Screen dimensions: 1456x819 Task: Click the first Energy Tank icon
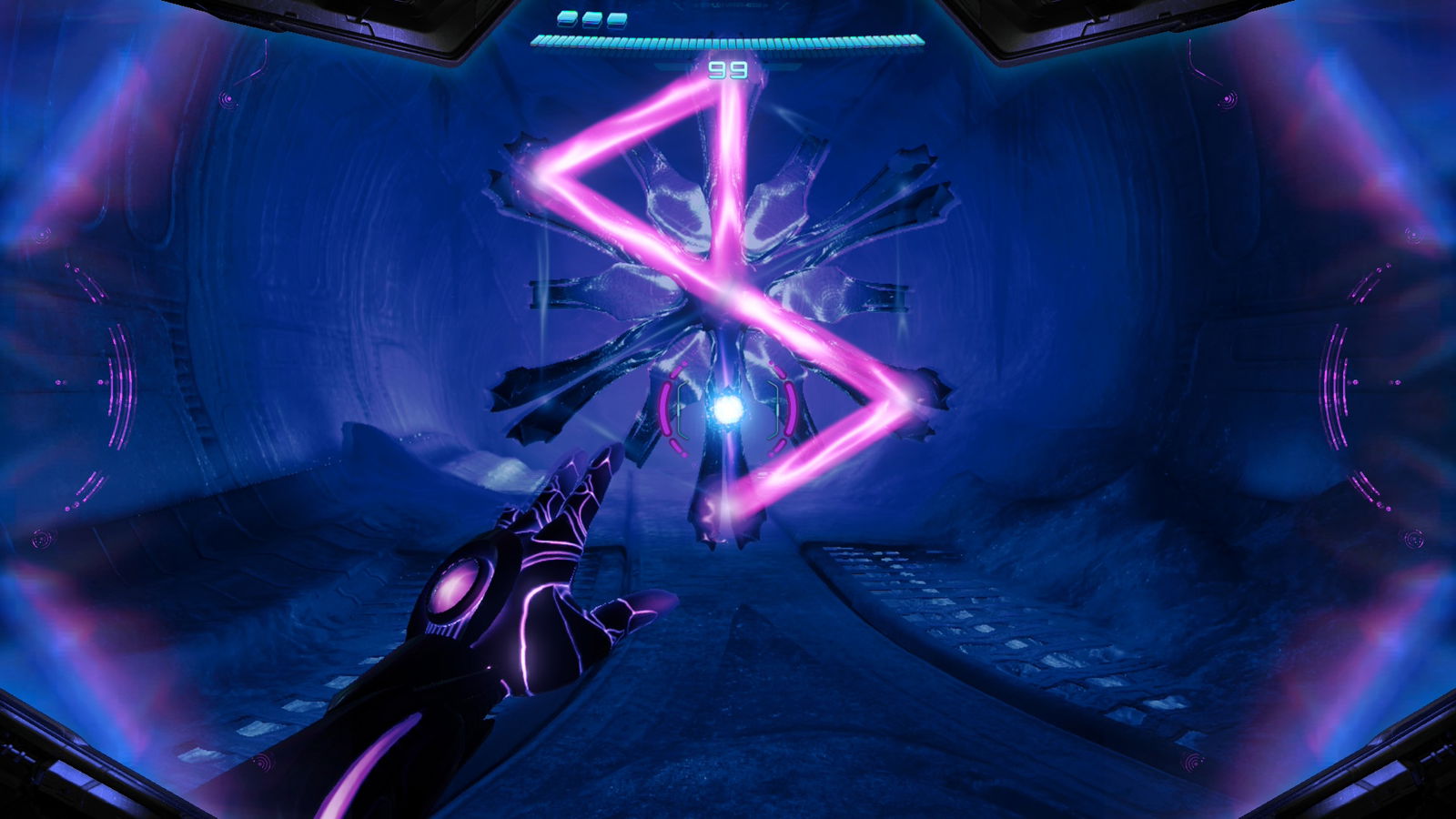[566, 19]
